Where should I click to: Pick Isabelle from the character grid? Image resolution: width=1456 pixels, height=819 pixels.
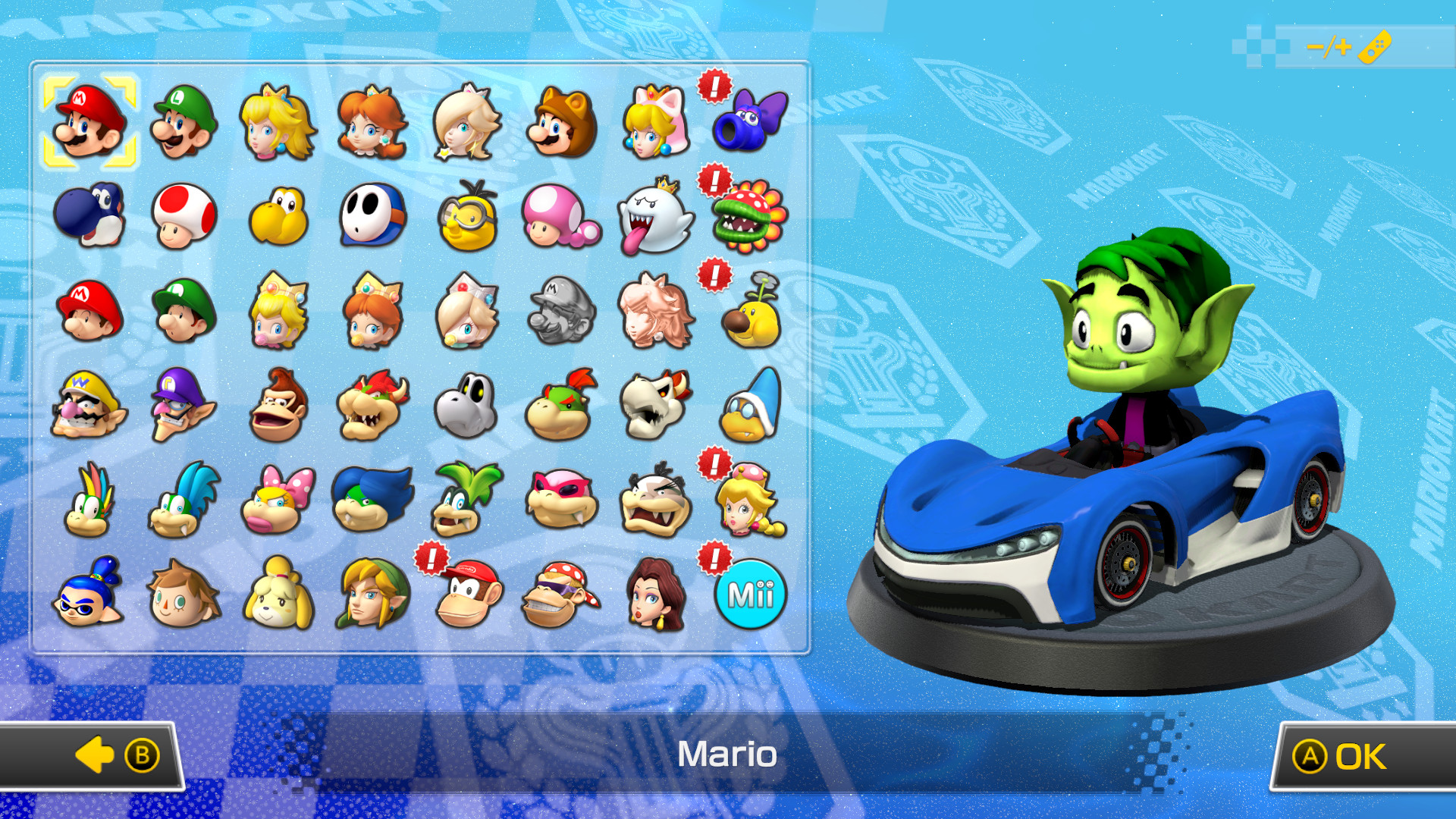pos(278,595)
